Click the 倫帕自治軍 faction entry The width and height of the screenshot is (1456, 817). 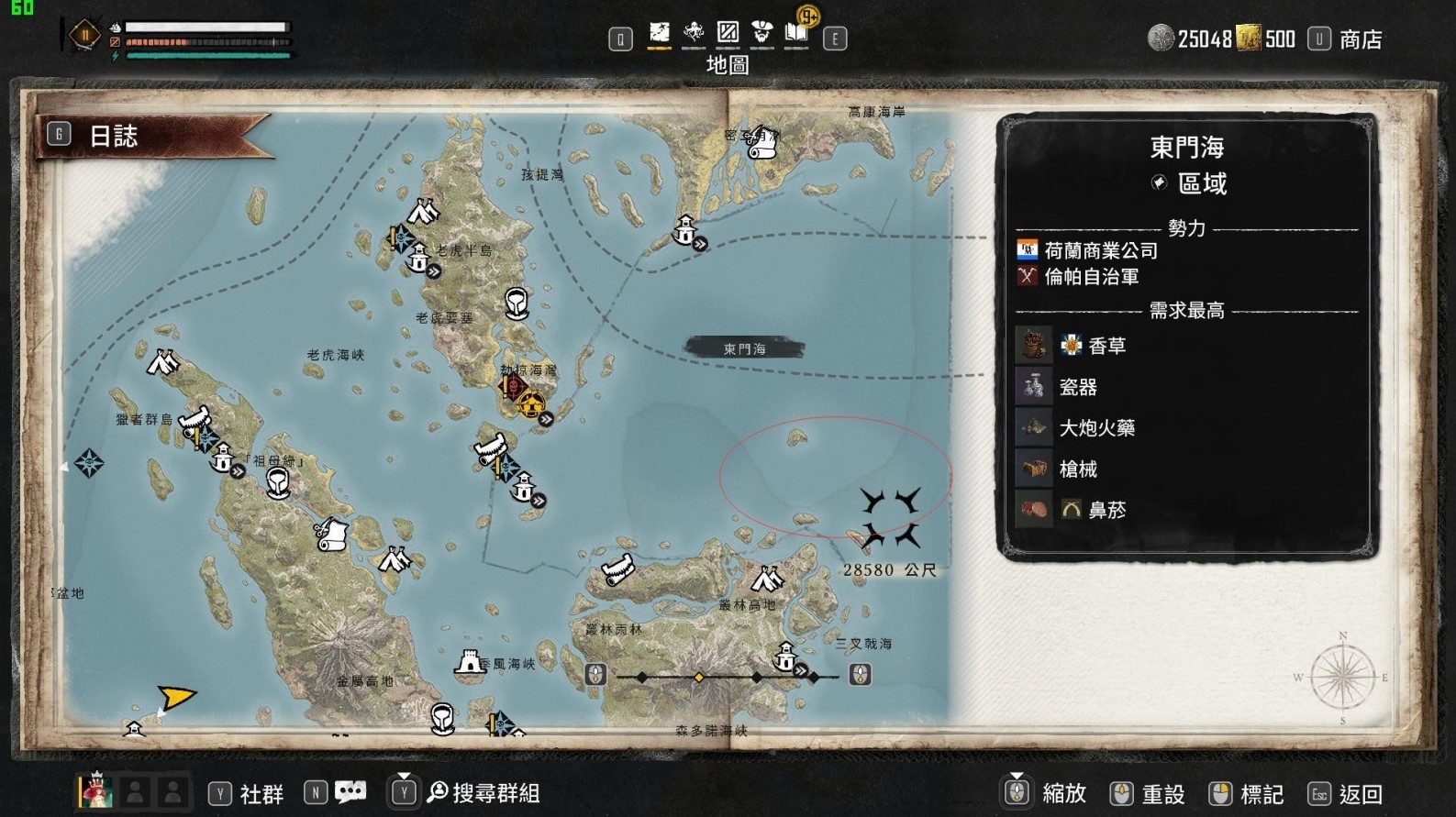(x=1091, y=276)
